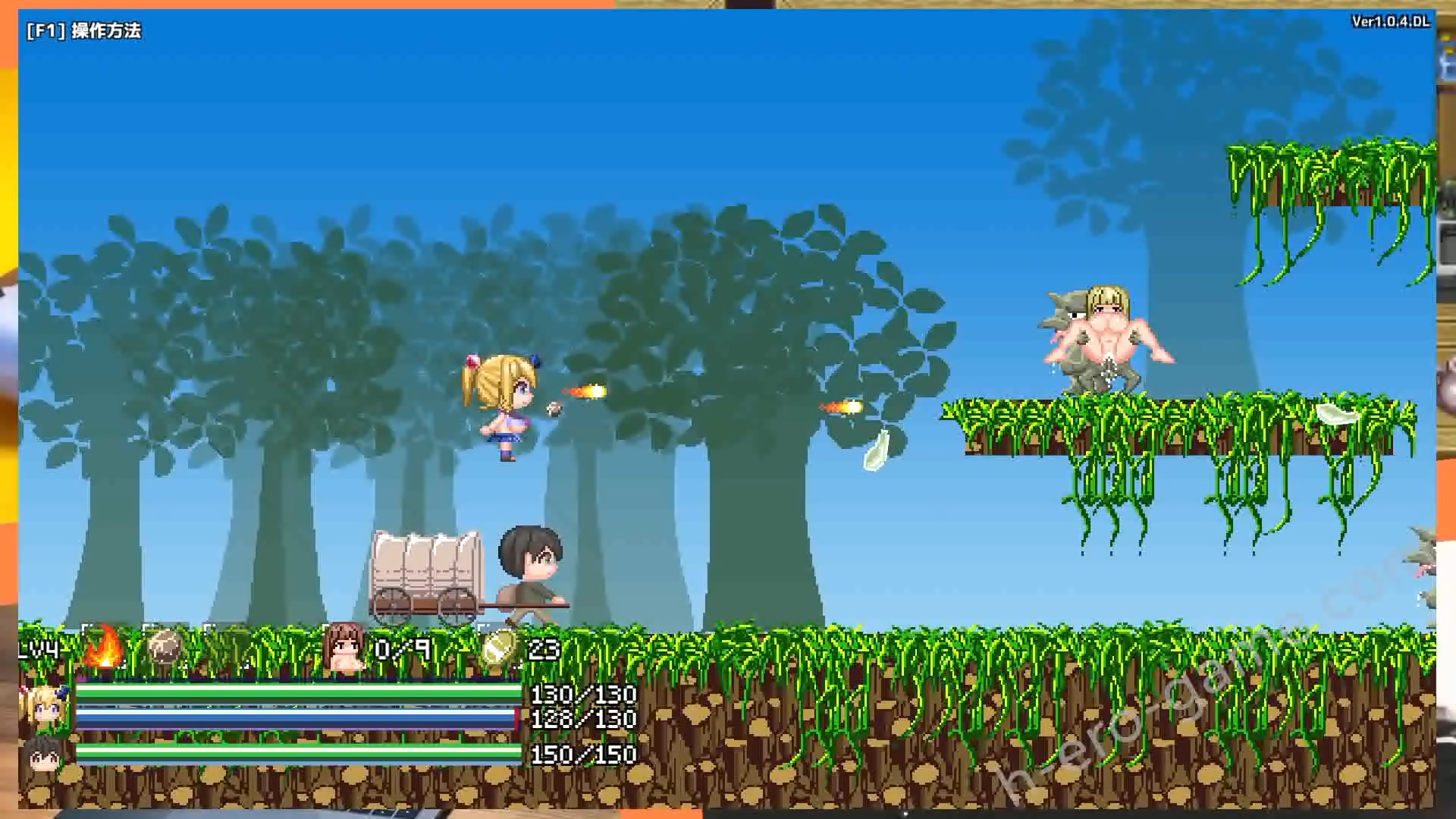Choose the rock throw skill slot

165,648
